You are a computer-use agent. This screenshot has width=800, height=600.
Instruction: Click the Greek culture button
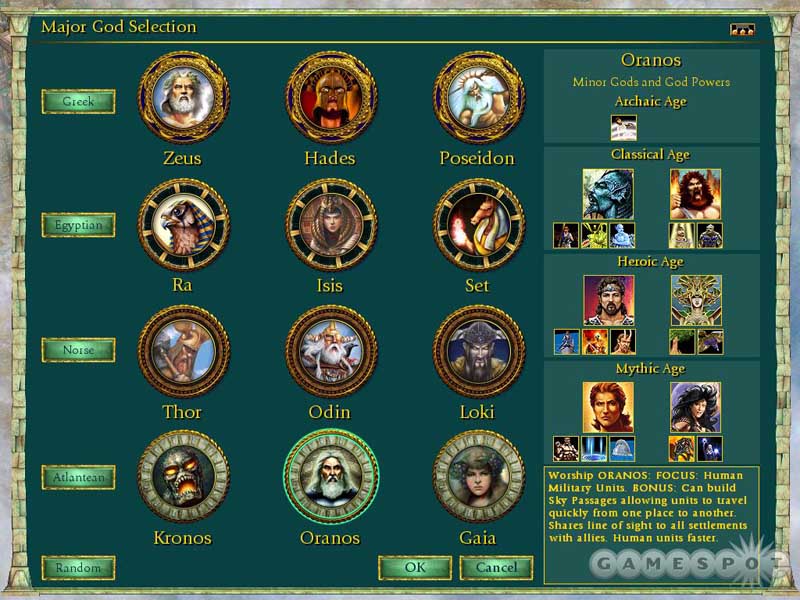(78, 101)
